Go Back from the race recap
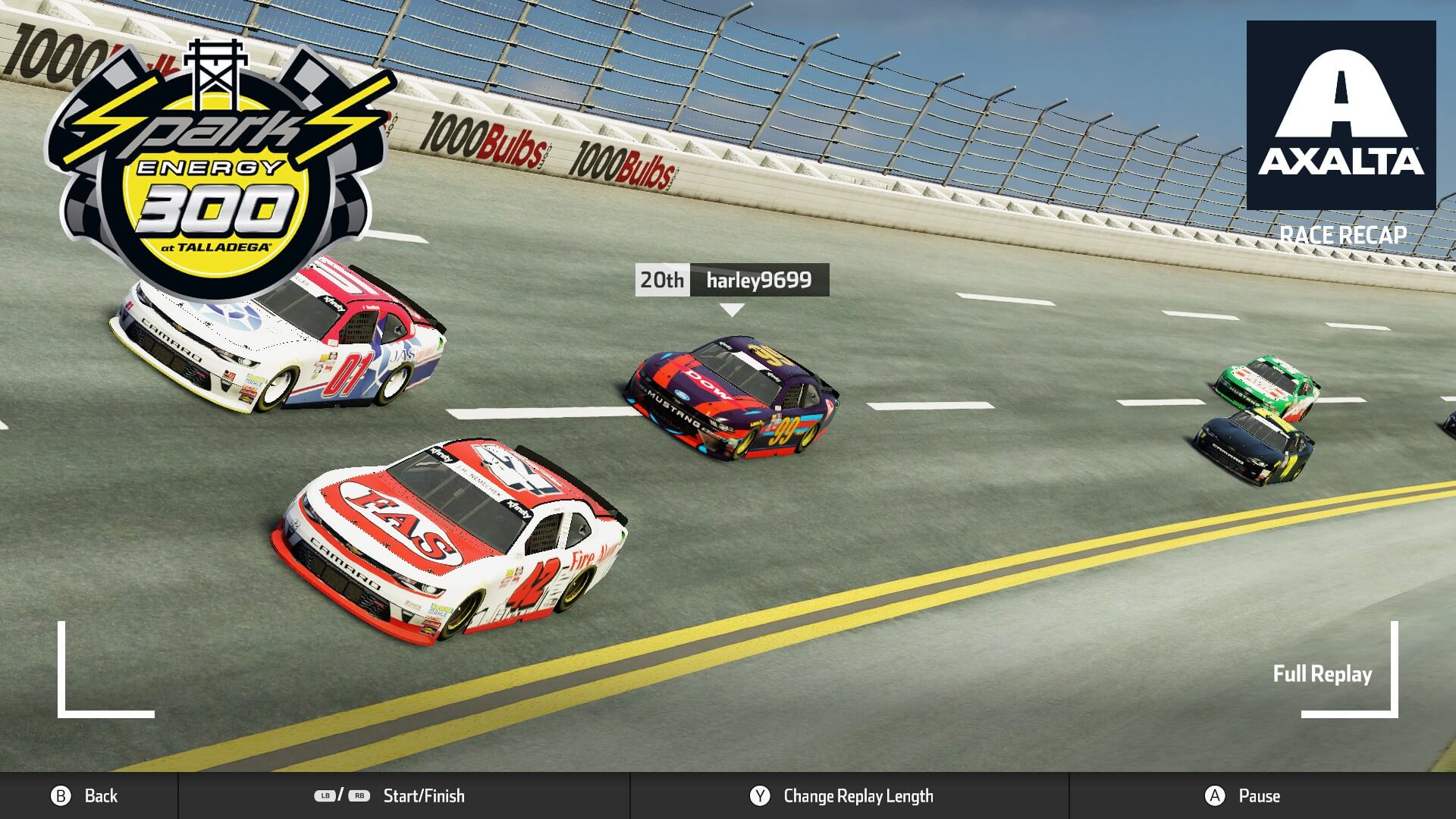 85,795
